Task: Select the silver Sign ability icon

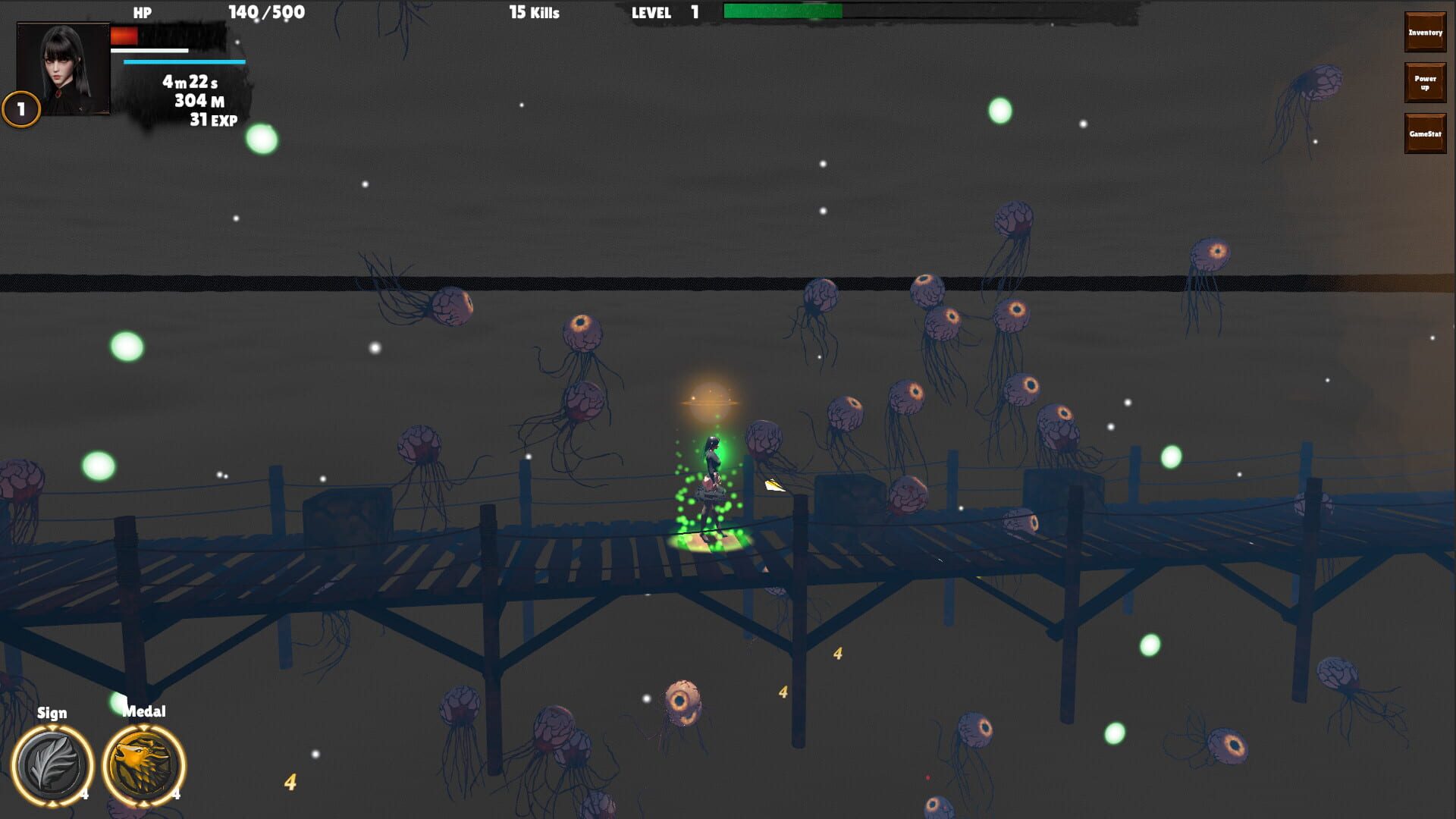Action: point(52,766)
